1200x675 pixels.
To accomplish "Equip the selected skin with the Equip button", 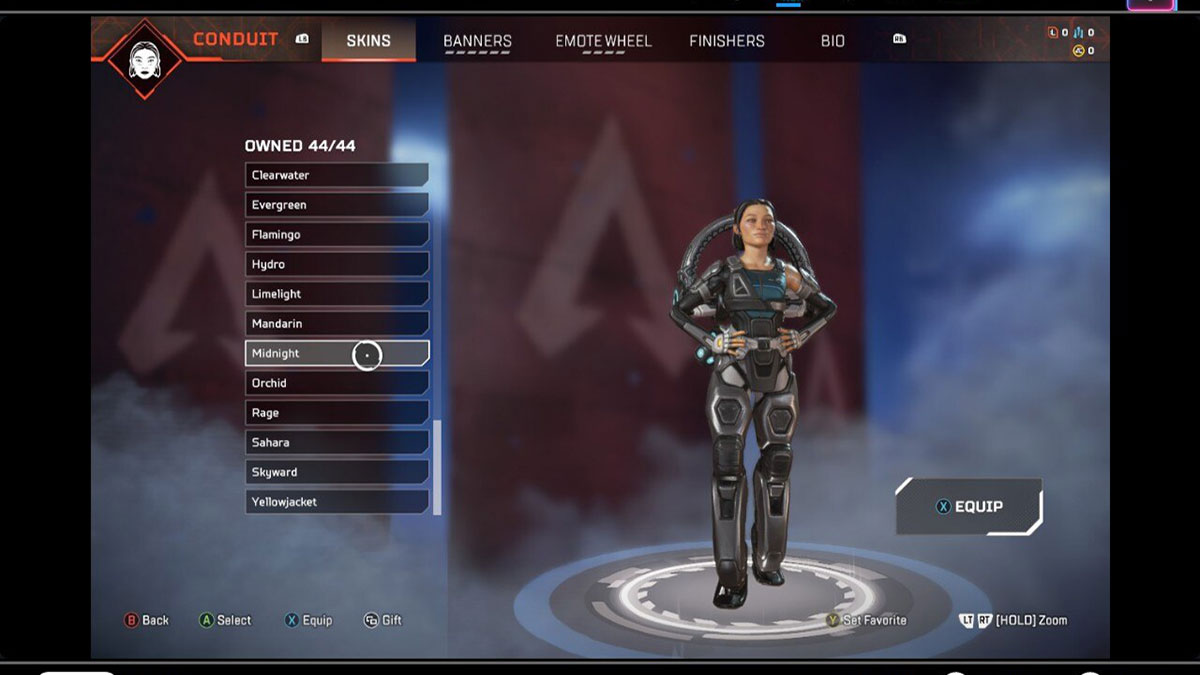I will tap(968, 506).
